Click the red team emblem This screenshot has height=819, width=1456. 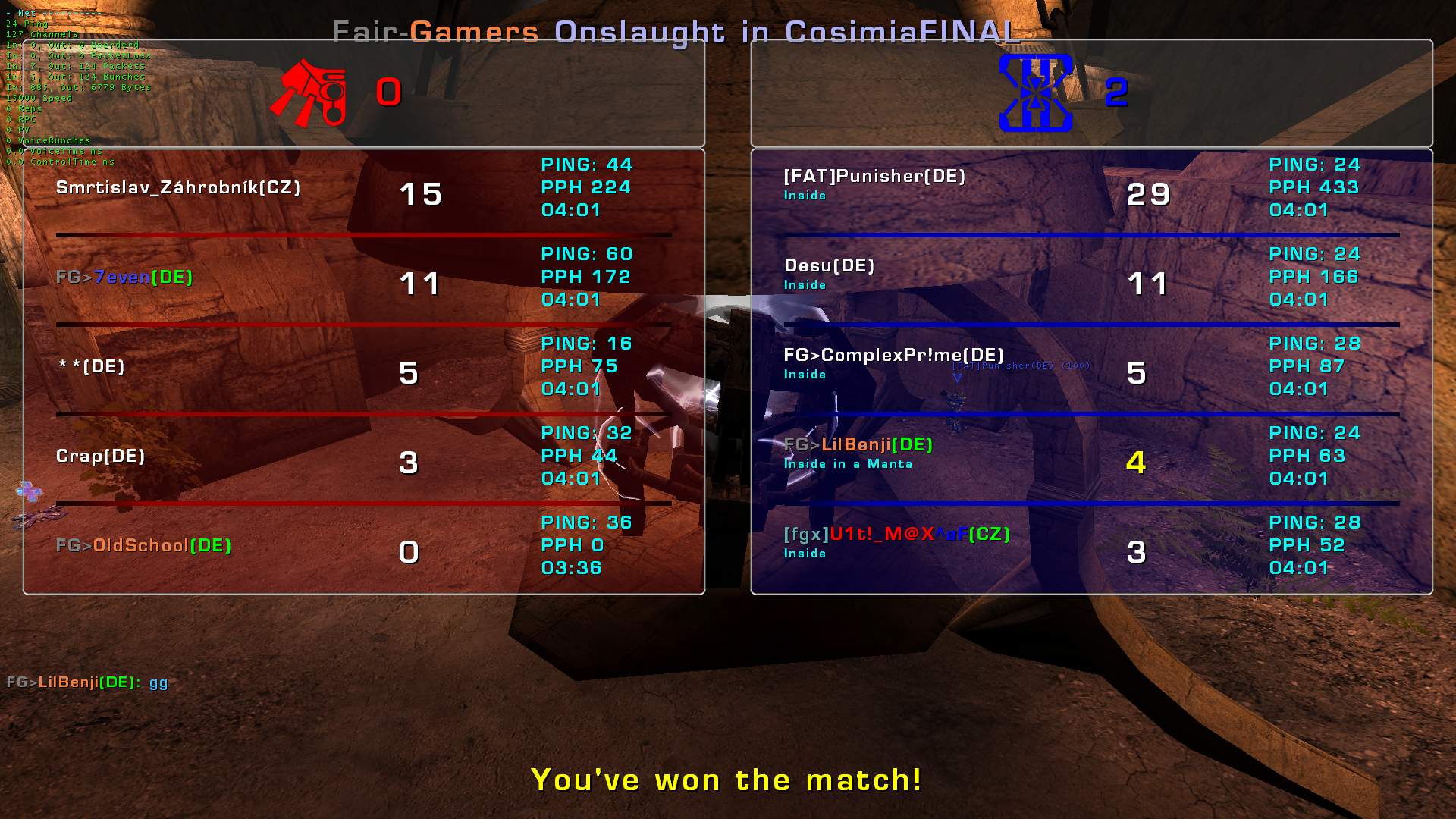tap(309, 93)
